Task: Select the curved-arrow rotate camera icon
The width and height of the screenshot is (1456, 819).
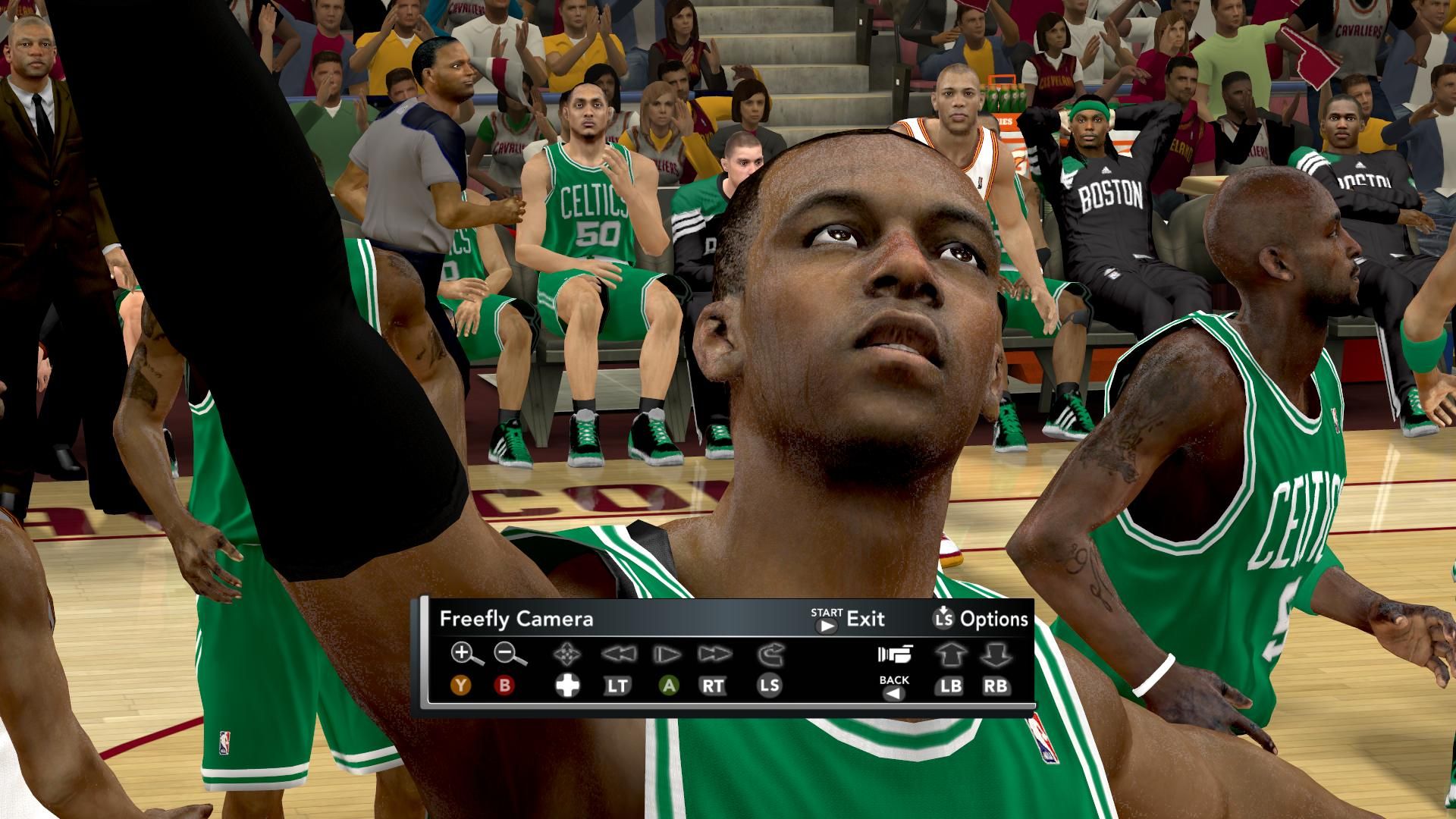Action: click(770, 654)
